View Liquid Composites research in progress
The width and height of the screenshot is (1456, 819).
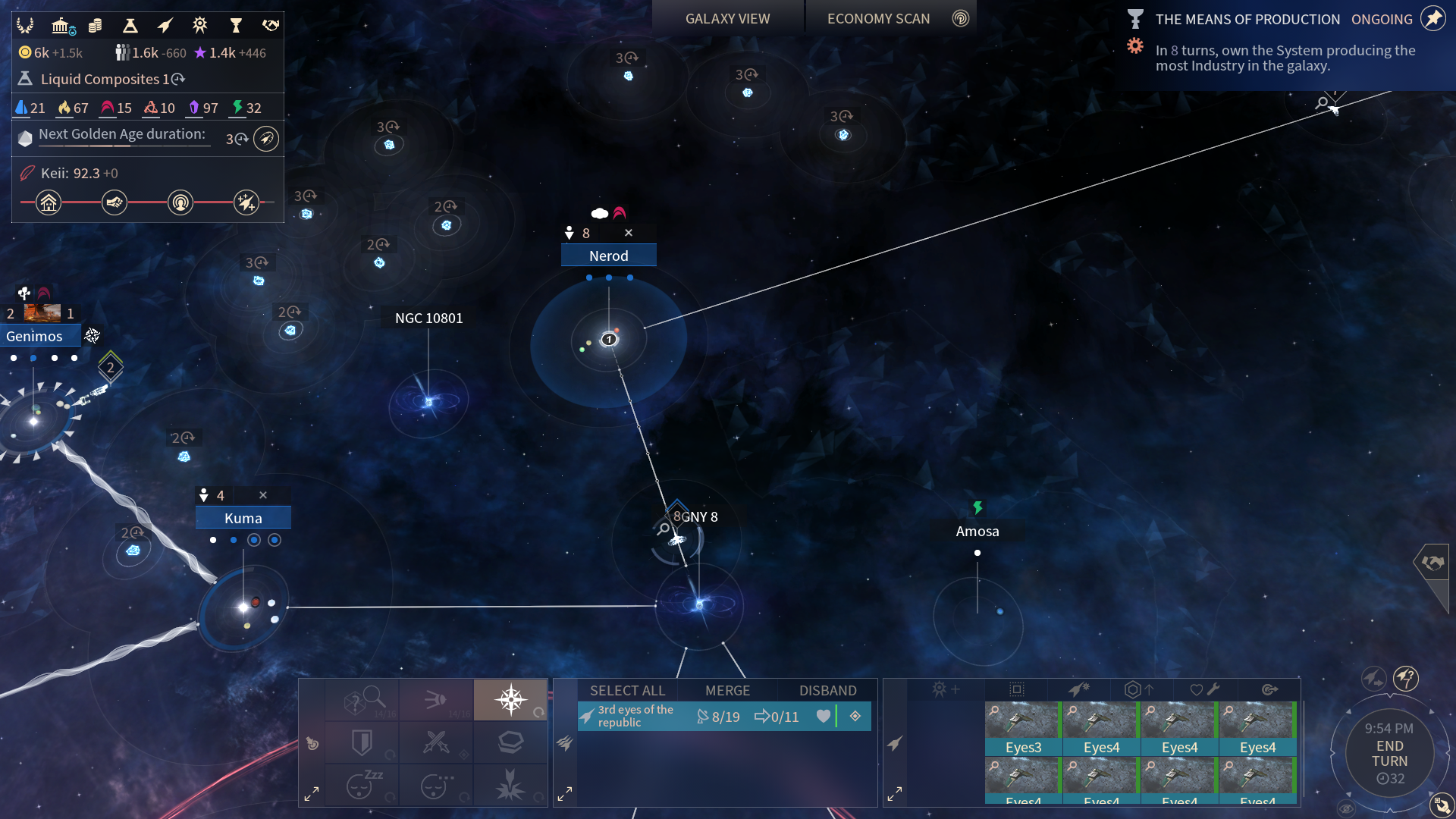[106, 79]
